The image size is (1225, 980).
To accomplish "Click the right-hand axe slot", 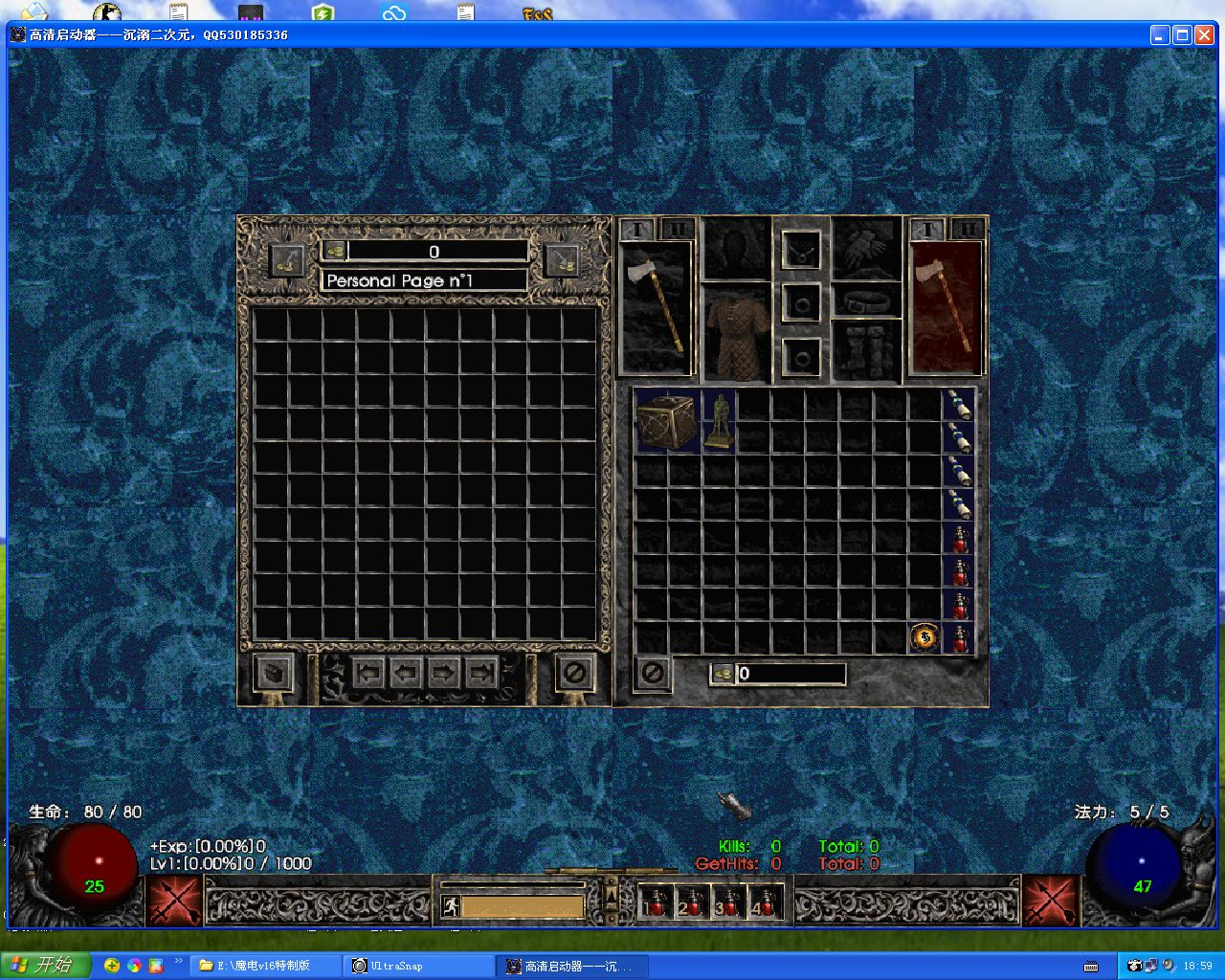I will pyautogui.click(x=946, y=306).
